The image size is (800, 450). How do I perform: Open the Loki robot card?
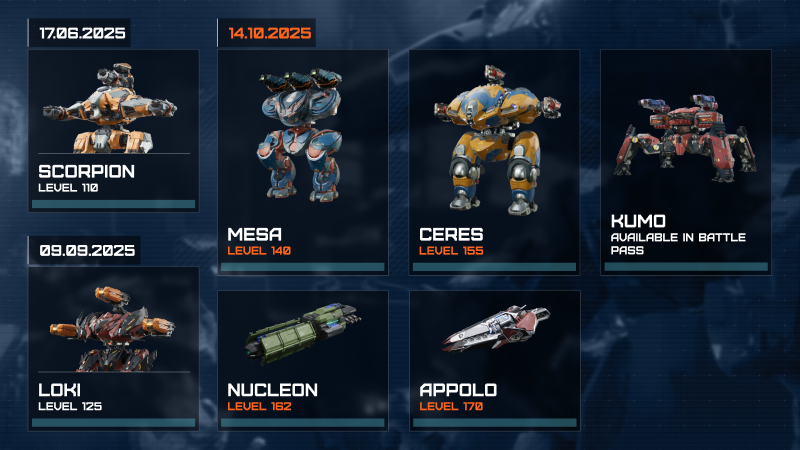[113, 348]
